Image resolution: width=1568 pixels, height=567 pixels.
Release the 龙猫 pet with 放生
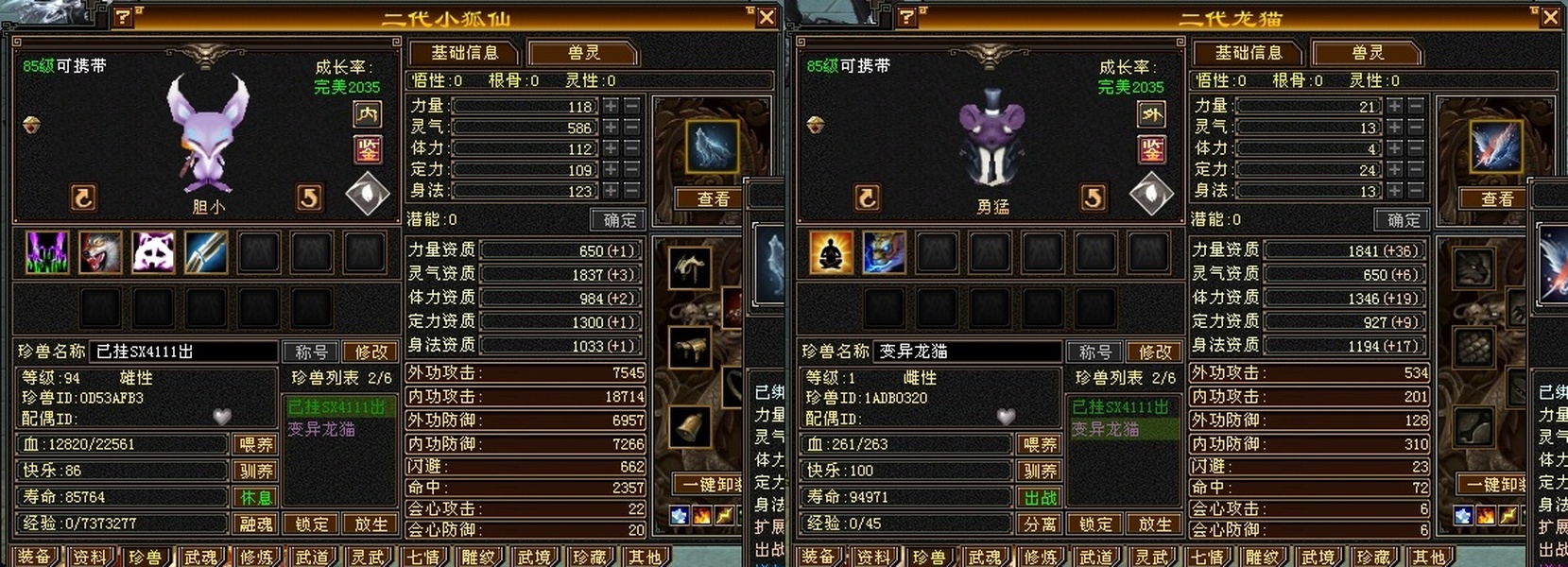(1154, 524)
